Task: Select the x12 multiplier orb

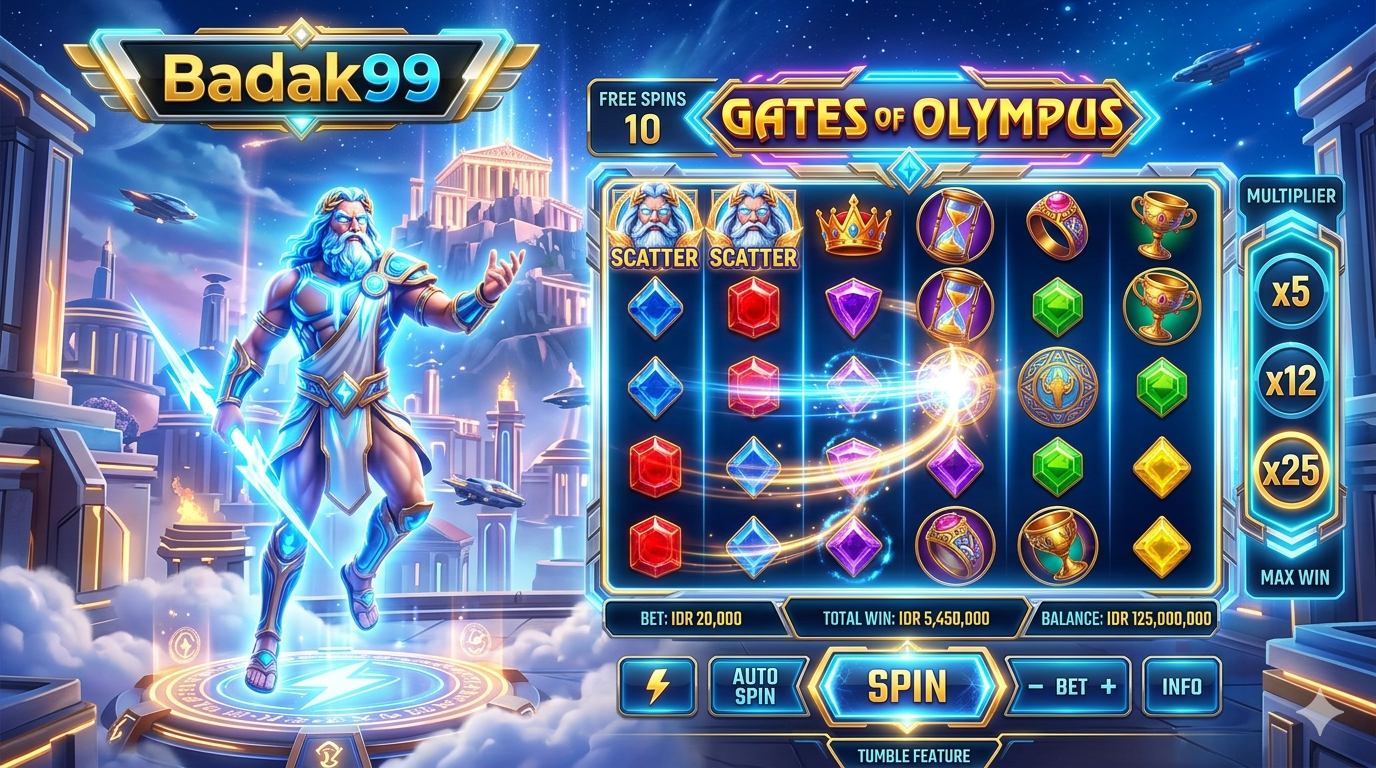Action: pyautogui.click(x=1291, y=381)
